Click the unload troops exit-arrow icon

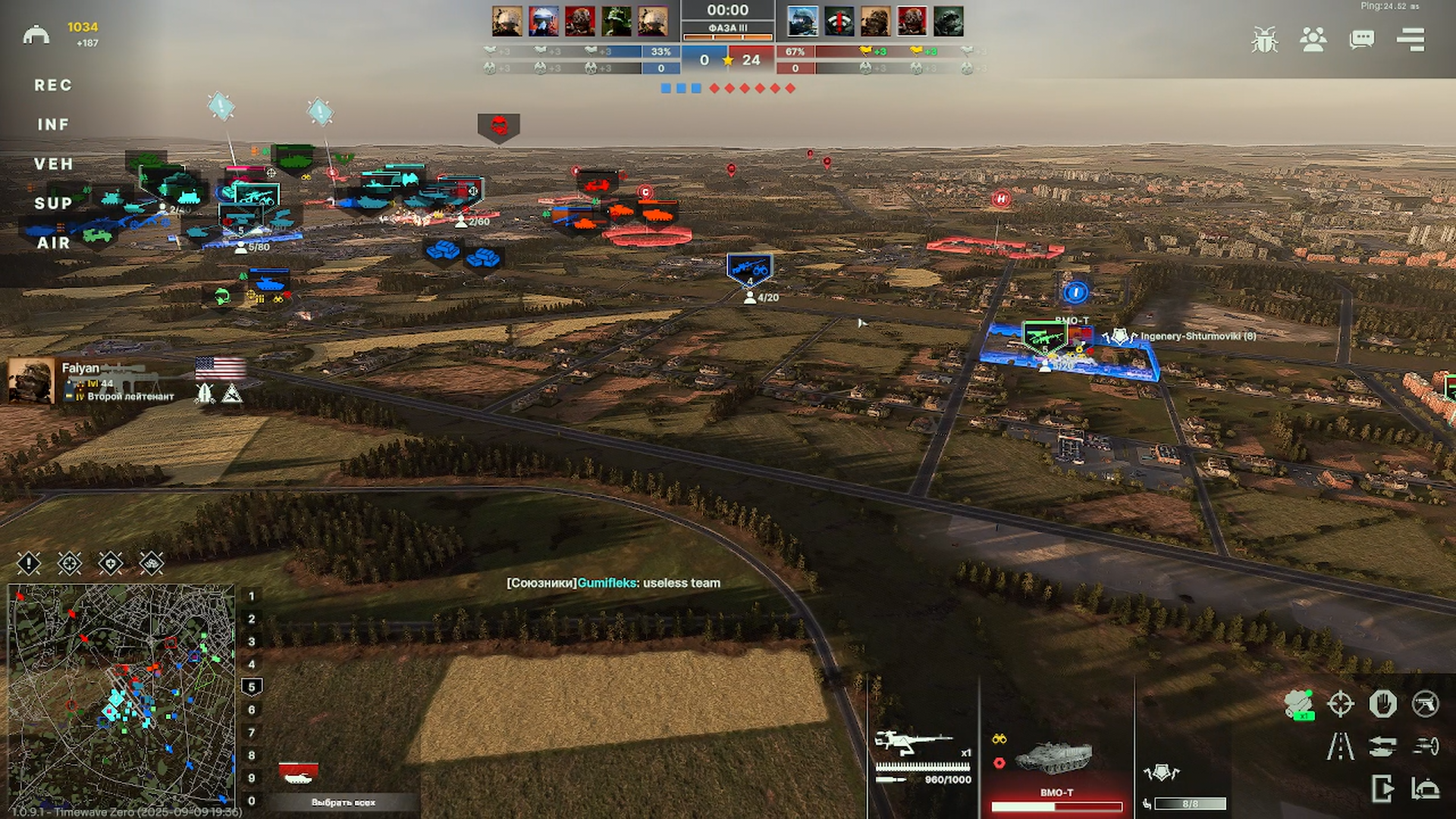pyautogui.click(x=1382, y=789)
